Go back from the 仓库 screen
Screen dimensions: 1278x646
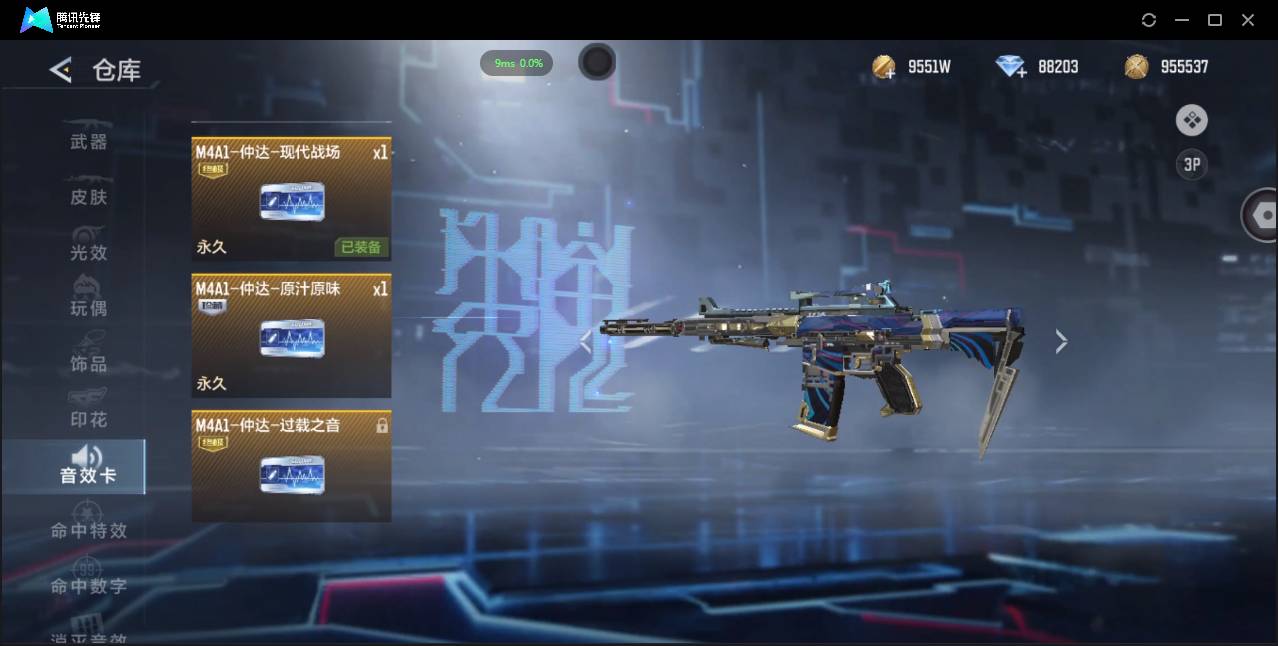coord(61,70)
